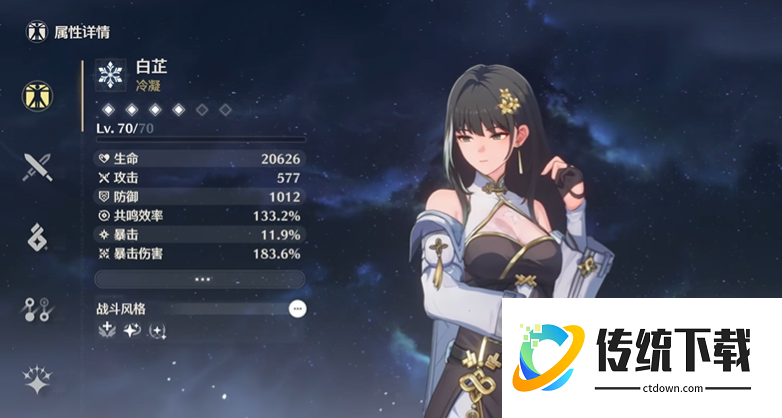Switch to the four-point star sidebar tab

click(x=38, y=379)
